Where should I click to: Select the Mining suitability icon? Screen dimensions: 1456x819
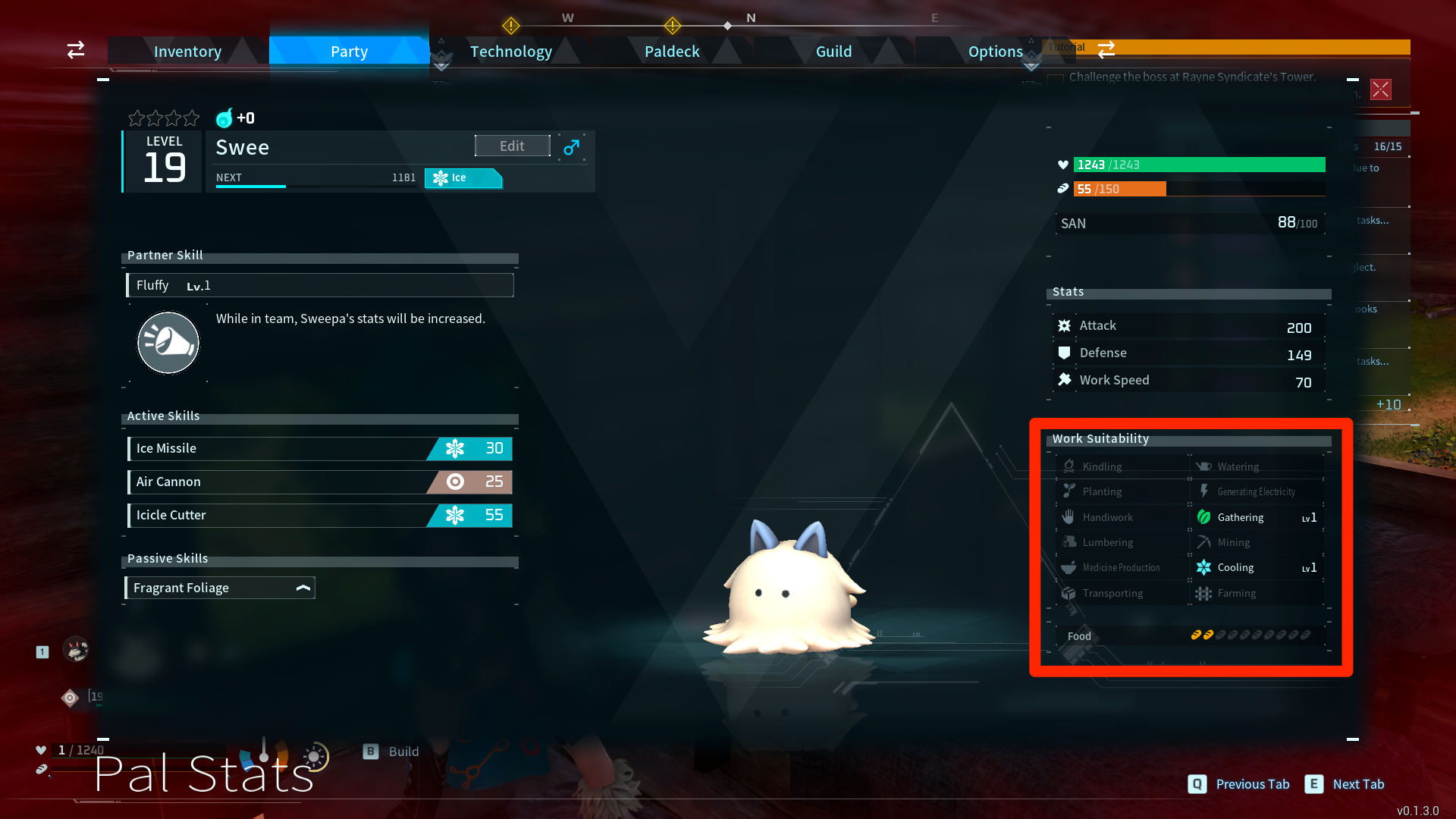tap(1204, 541)
